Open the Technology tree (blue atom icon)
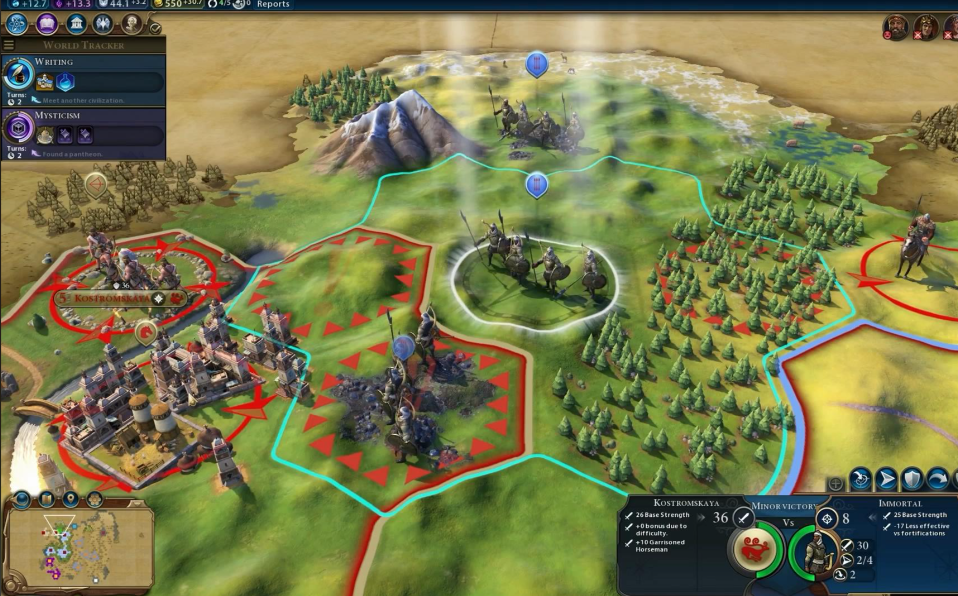This screenshot has width=958, height=596. click(17, 24)
